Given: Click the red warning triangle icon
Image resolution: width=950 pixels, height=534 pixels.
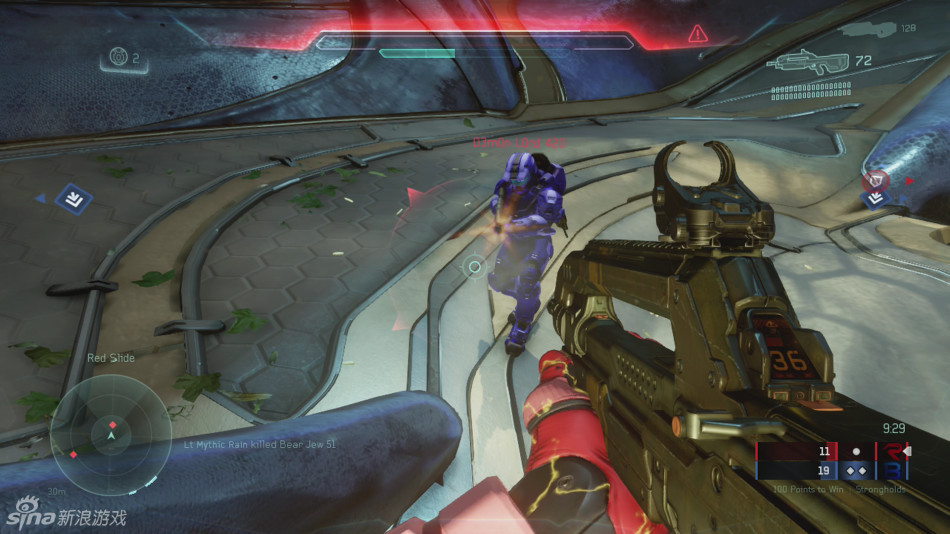Looking at the screenshot, I should pos(697,35).
